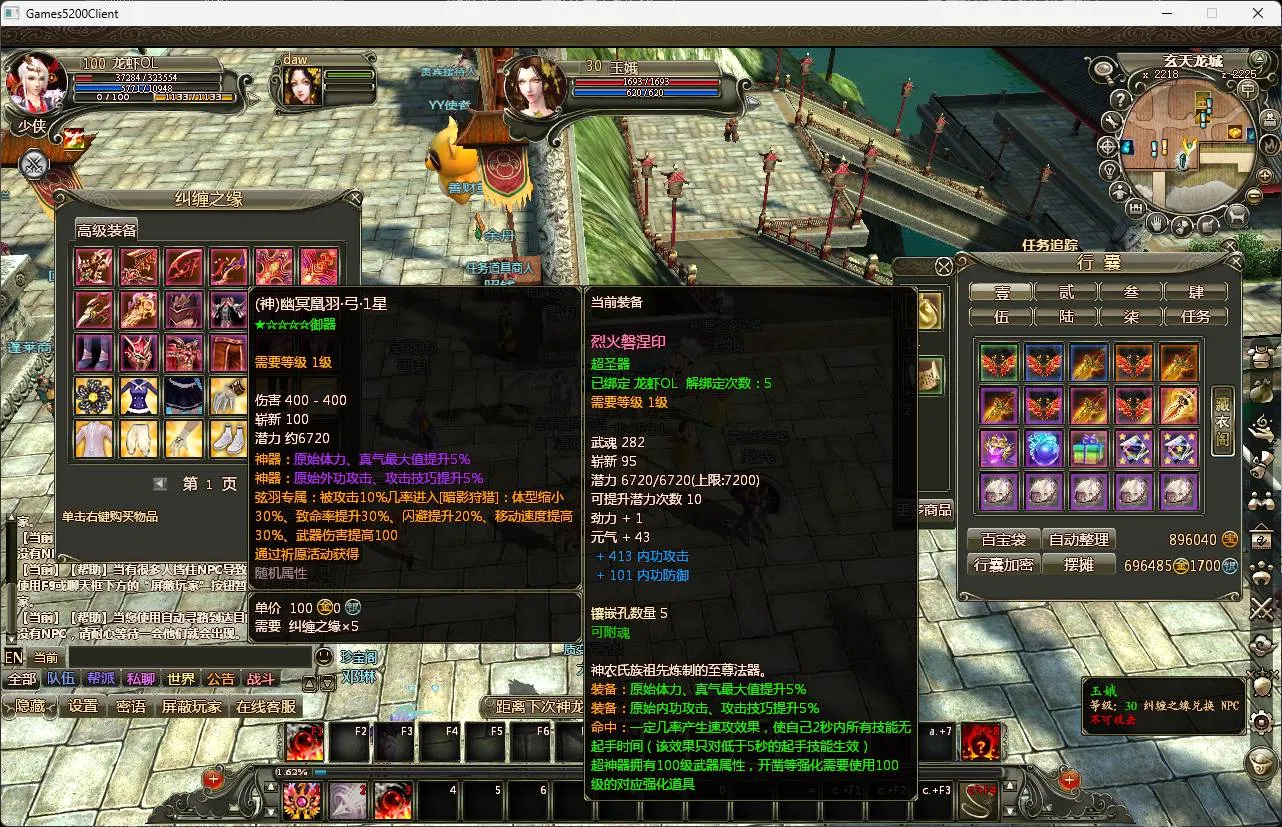Click the chat text input box
The width and height of the screenshot is (1282, 827).
pyautogui.click(x=188, y=657)
